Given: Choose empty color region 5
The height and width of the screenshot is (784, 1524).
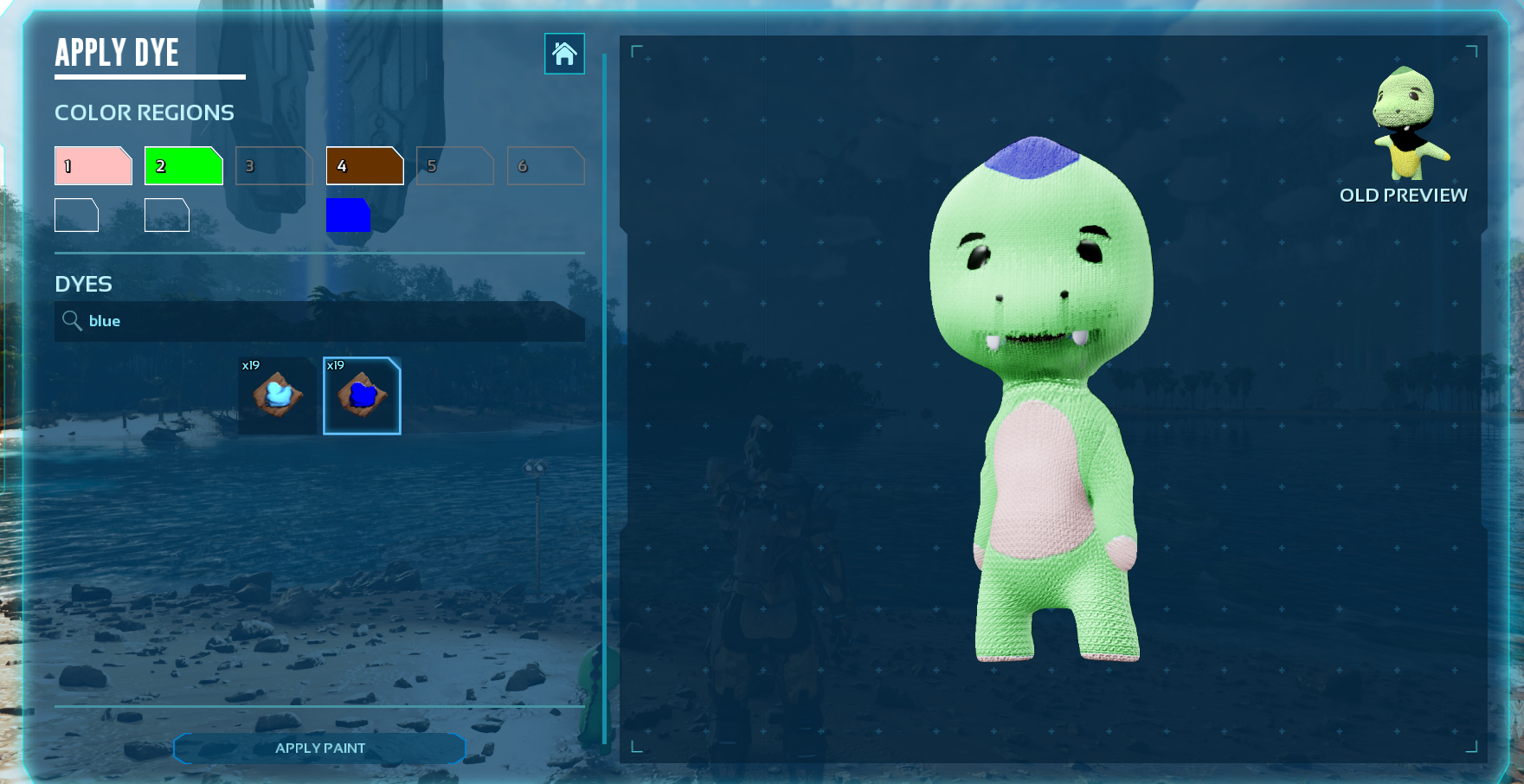Looking at the screenshot, I should (x=454, y=165).
